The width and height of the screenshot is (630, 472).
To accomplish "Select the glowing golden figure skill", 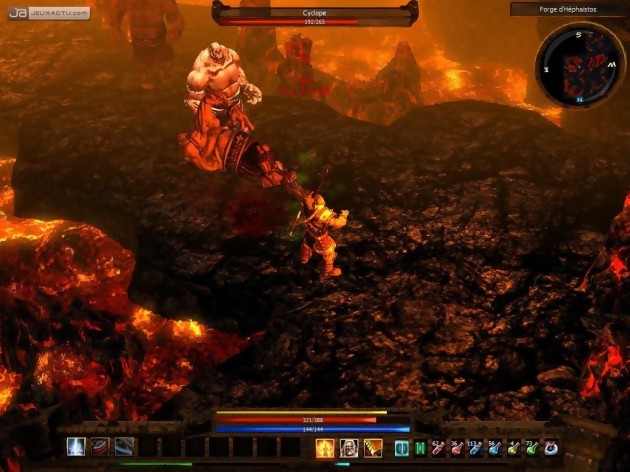I will tap(325, 448).
